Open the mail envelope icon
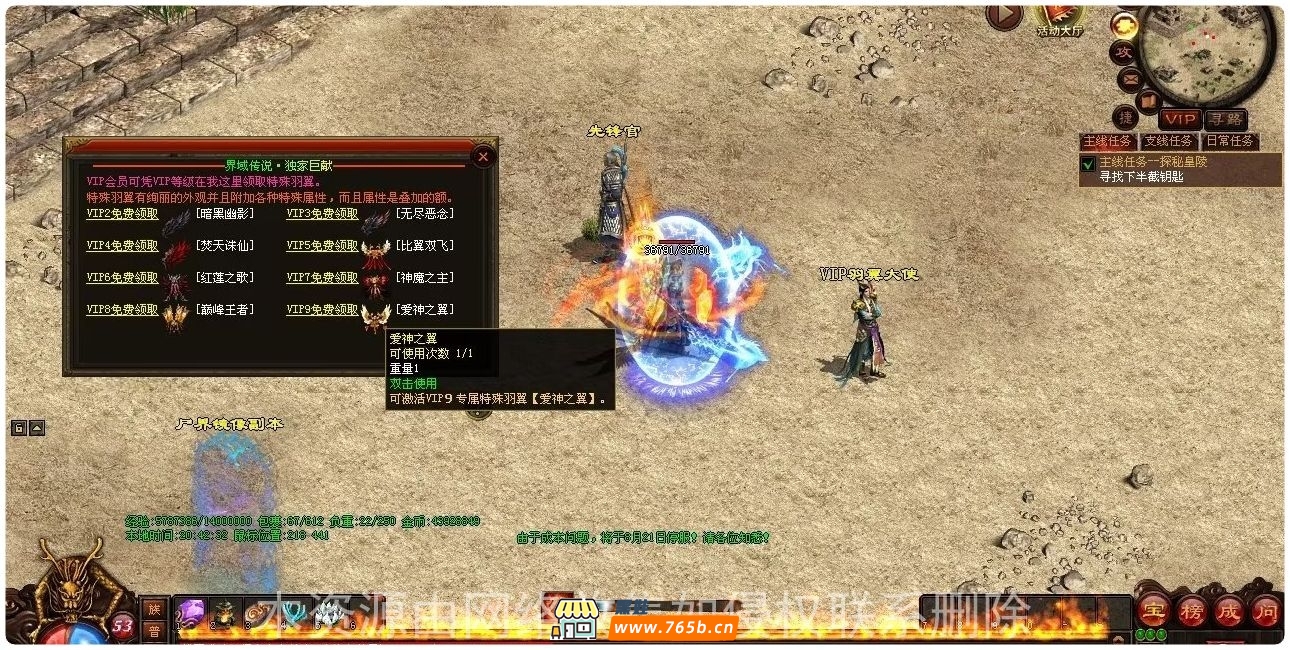 (1130, 77)
